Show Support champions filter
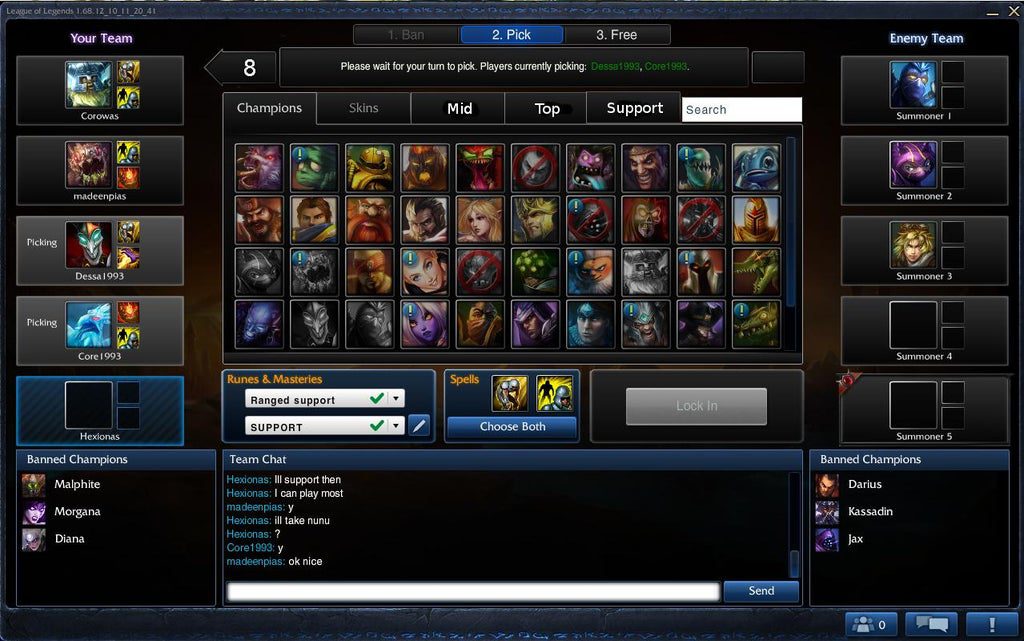1024x641 pixels. tap(634, 108)
